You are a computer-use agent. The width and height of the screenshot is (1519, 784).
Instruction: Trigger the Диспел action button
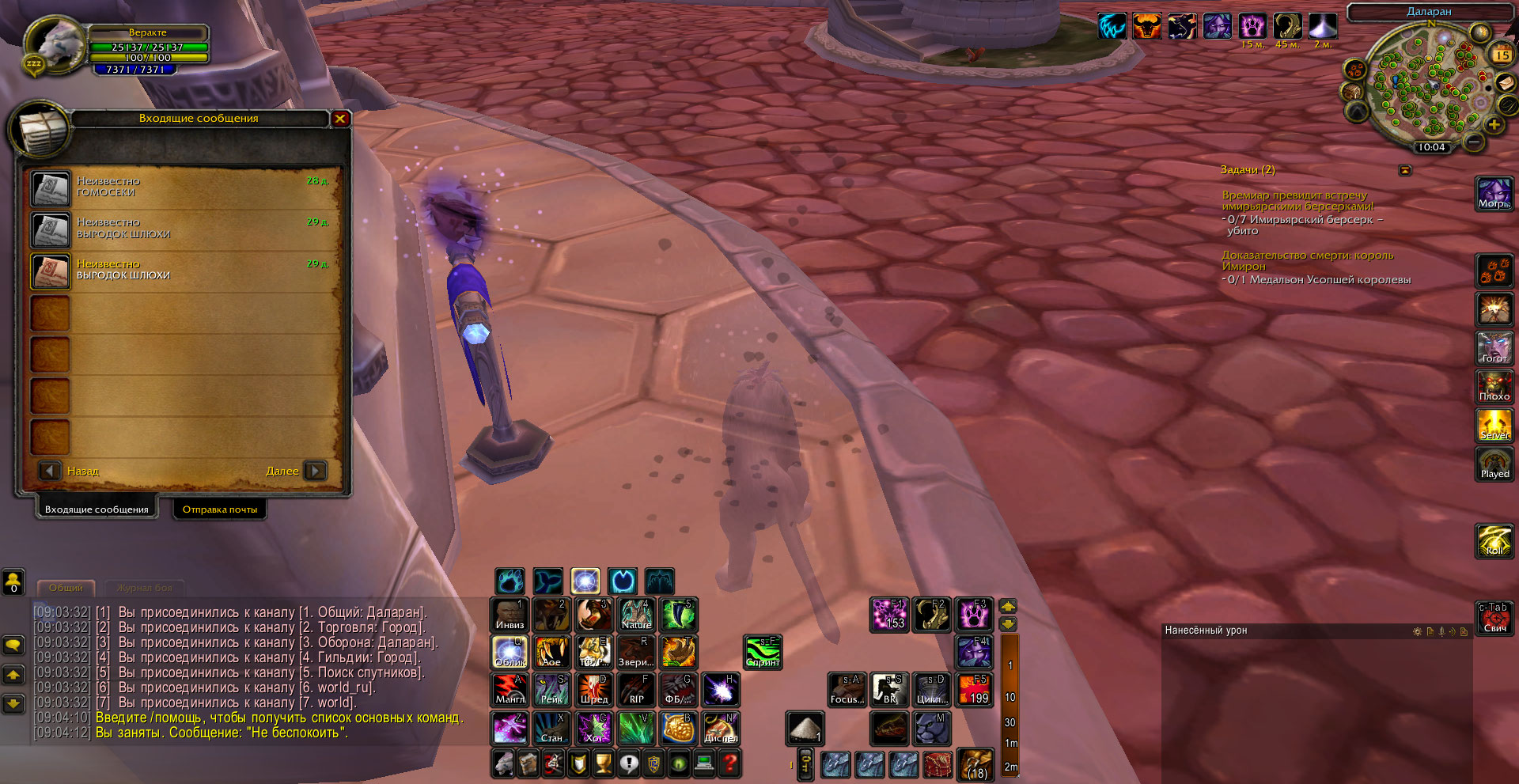click(720, 728)
